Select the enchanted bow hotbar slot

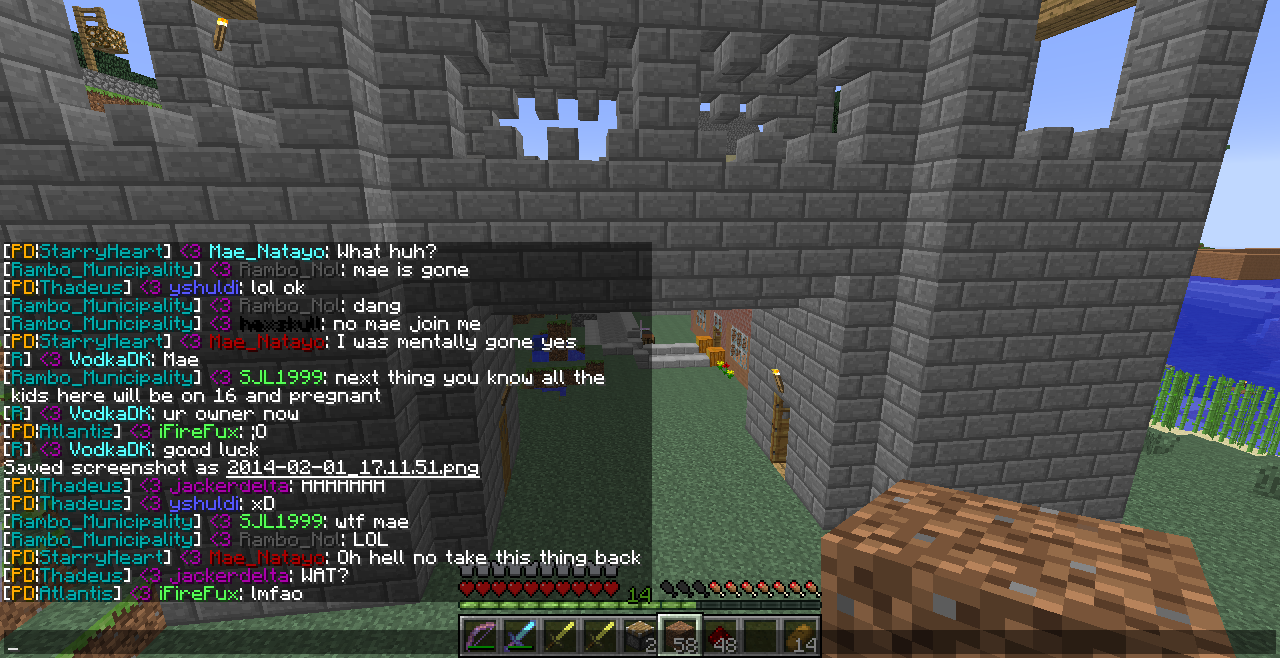tap(479, 636)
